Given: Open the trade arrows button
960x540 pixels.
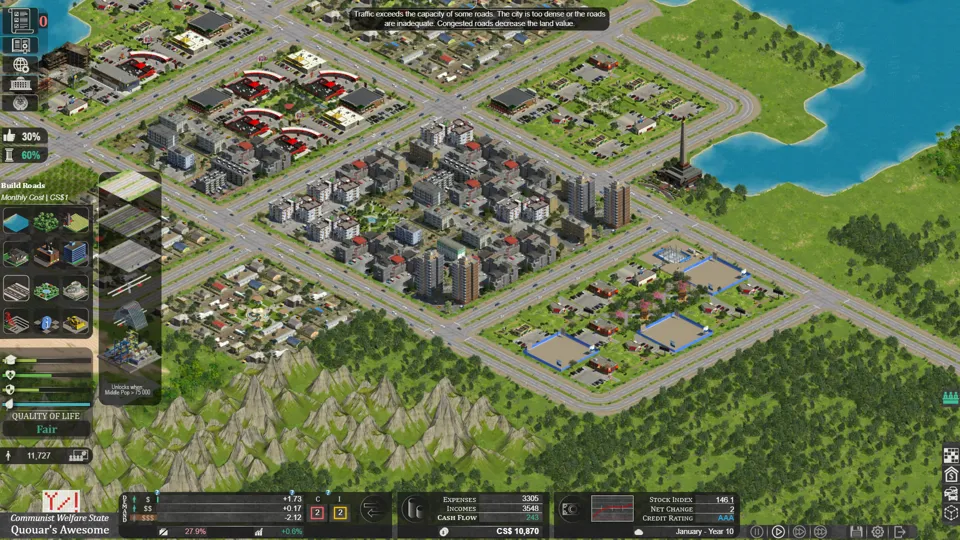Looking at the screenshot, I should click(x=373, y=510).
